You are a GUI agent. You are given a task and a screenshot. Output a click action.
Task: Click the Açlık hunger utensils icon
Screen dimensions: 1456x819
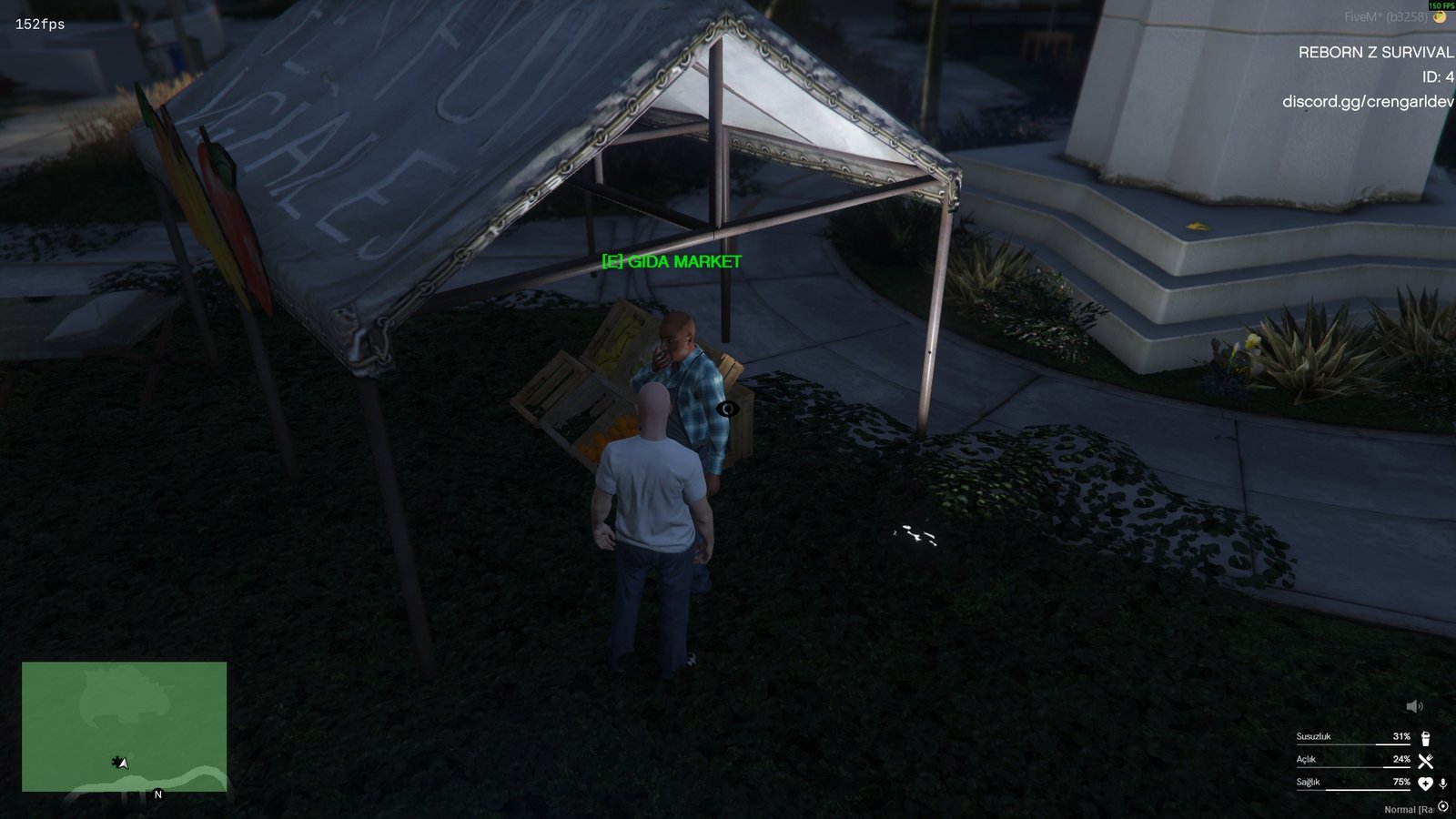(x=1425, y=761)
